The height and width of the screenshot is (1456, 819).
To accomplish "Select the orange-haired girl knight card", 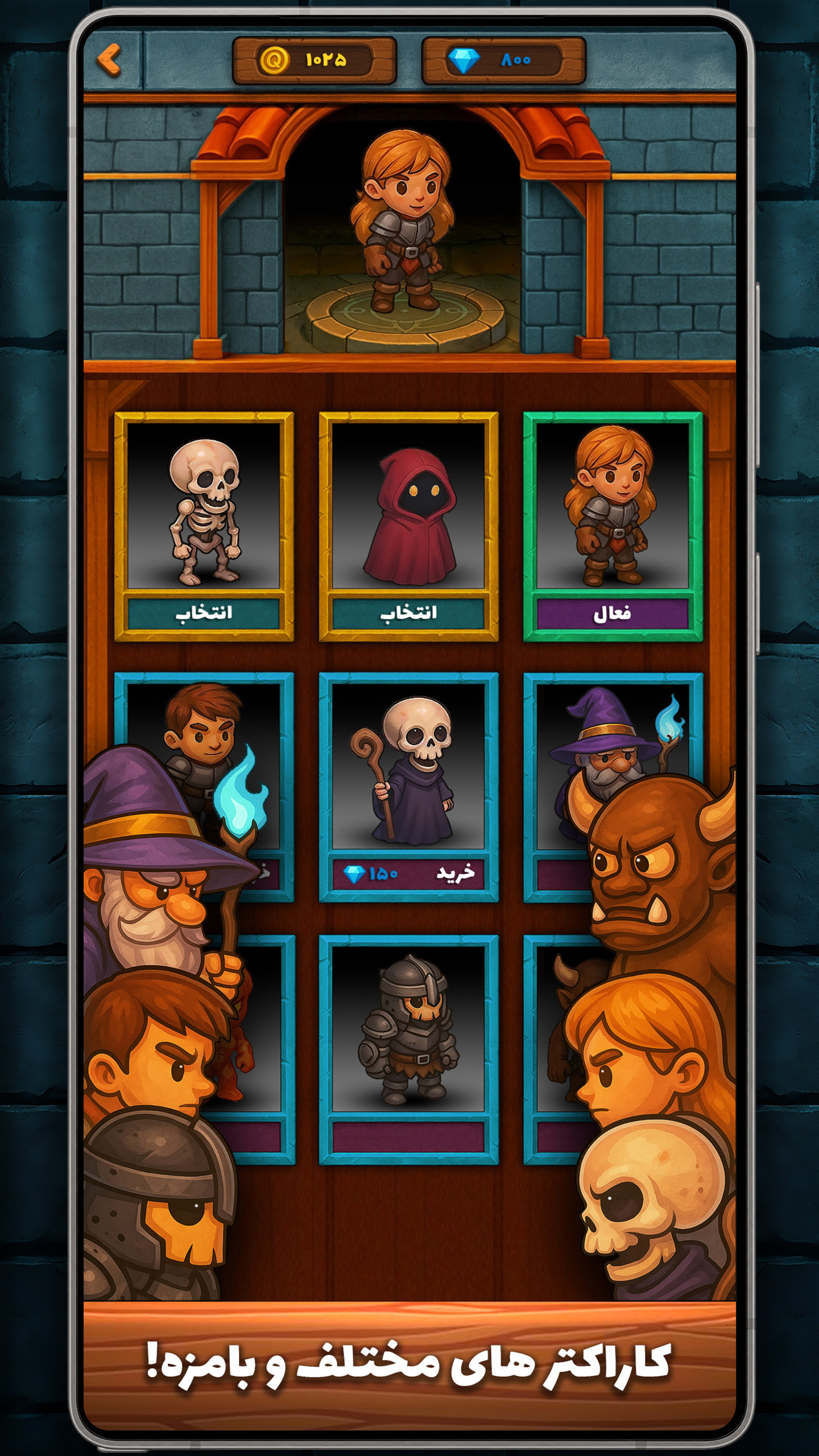I will 613,506.
